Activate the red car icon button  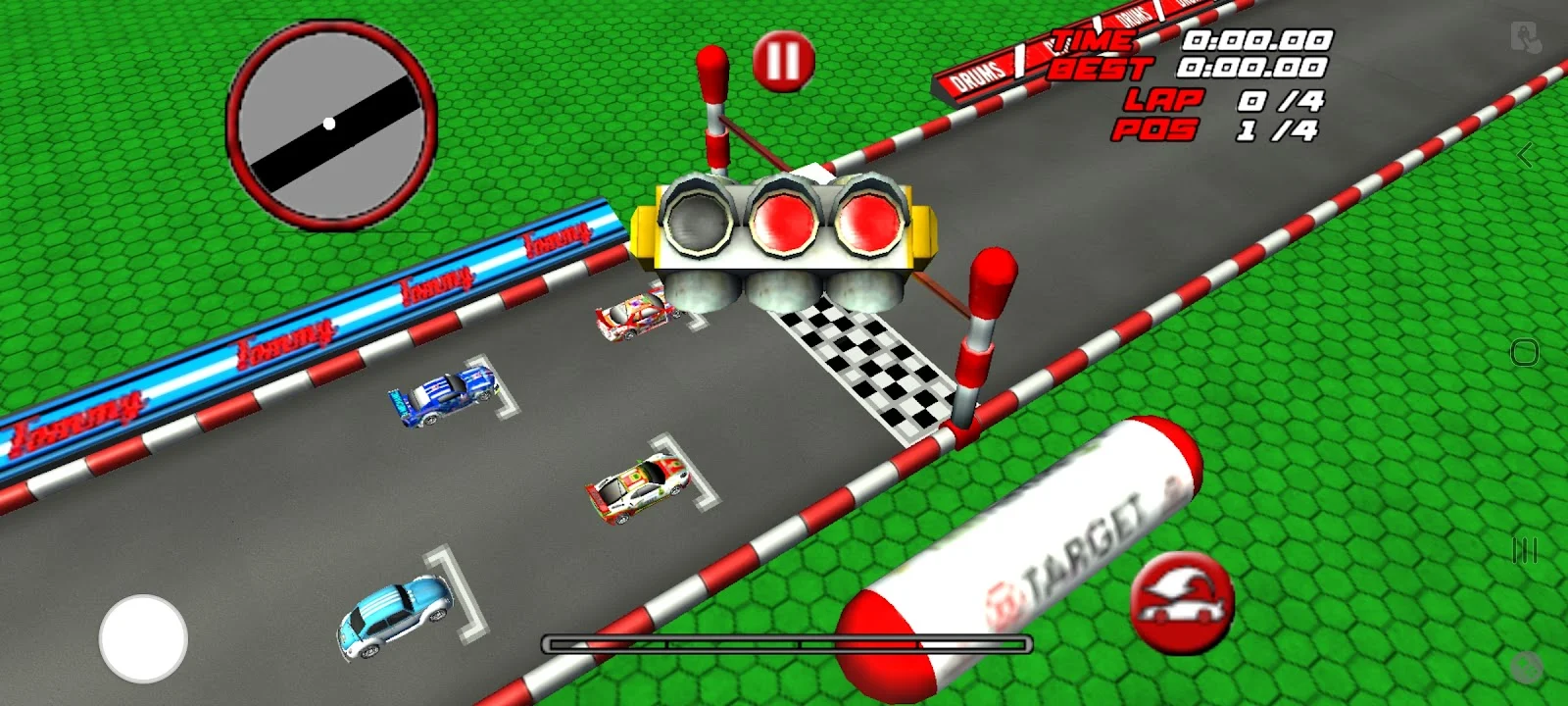(x=1181, y=602)
